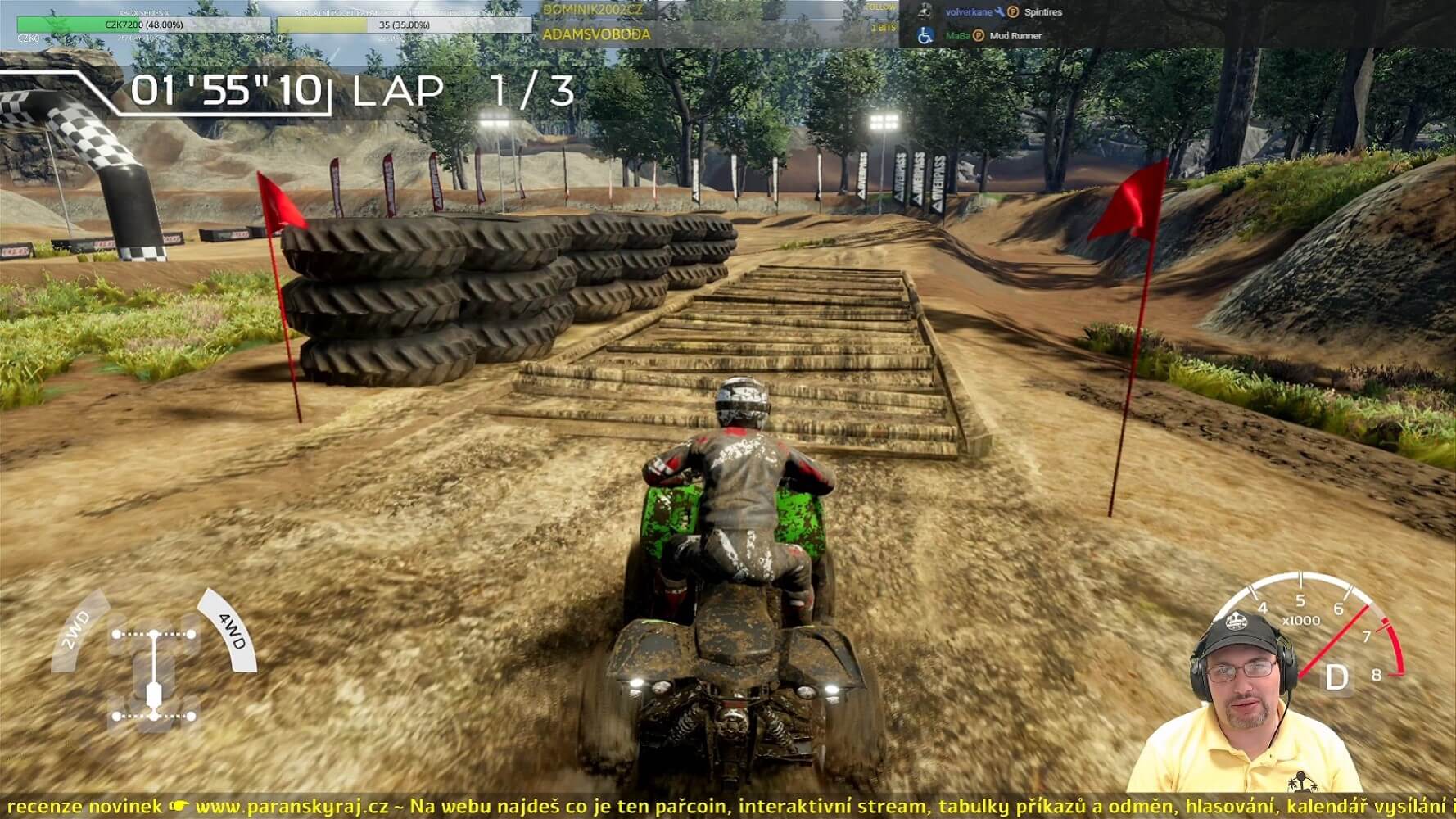Click the drivetrain differential diagram
This screenshot has width=1456, height=819.
(x=154, y=676)
